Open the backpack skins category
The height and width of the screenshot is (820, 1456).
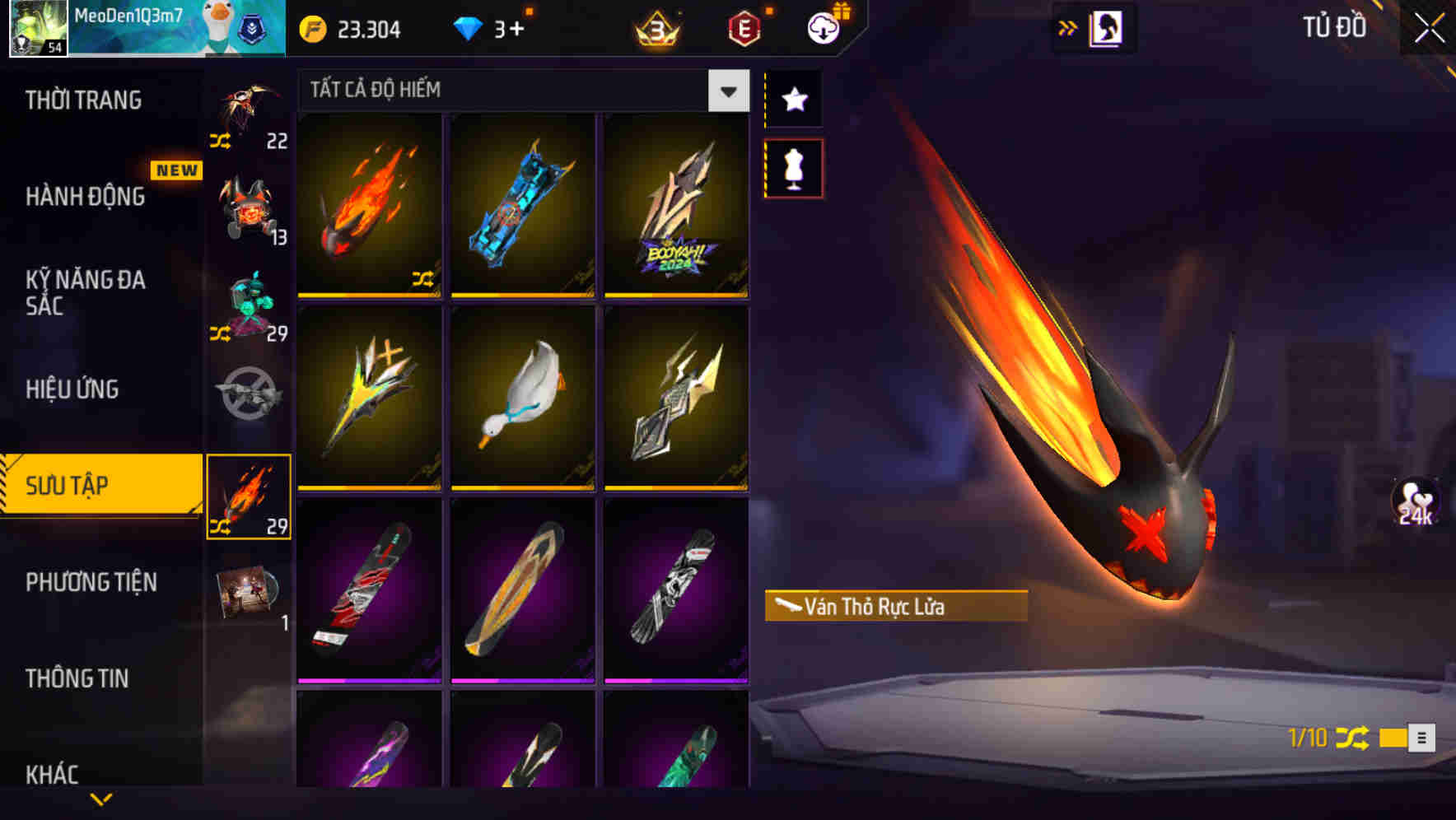tap(247, 206)
